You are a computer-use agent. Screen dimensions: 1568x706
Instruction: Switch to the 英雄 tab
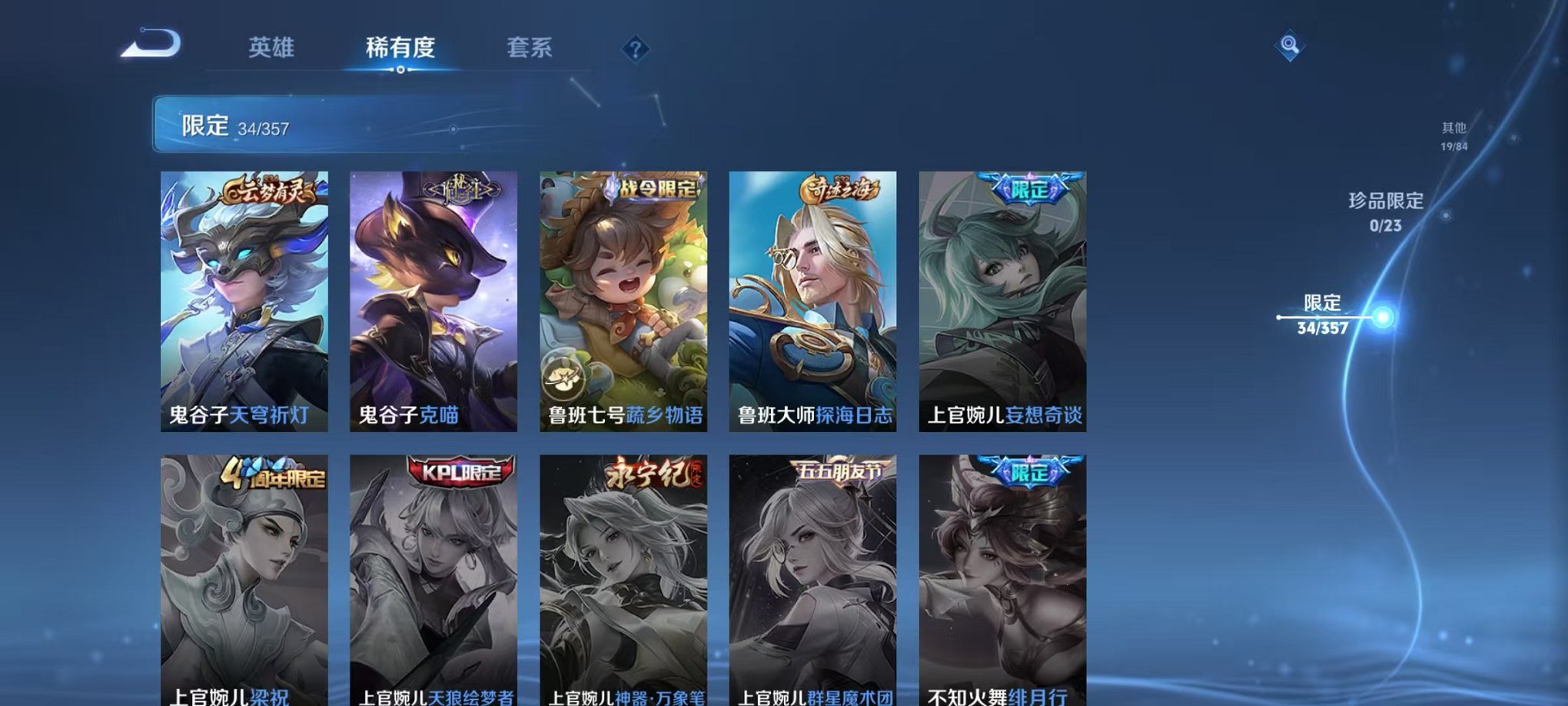(x=269, y=48)
